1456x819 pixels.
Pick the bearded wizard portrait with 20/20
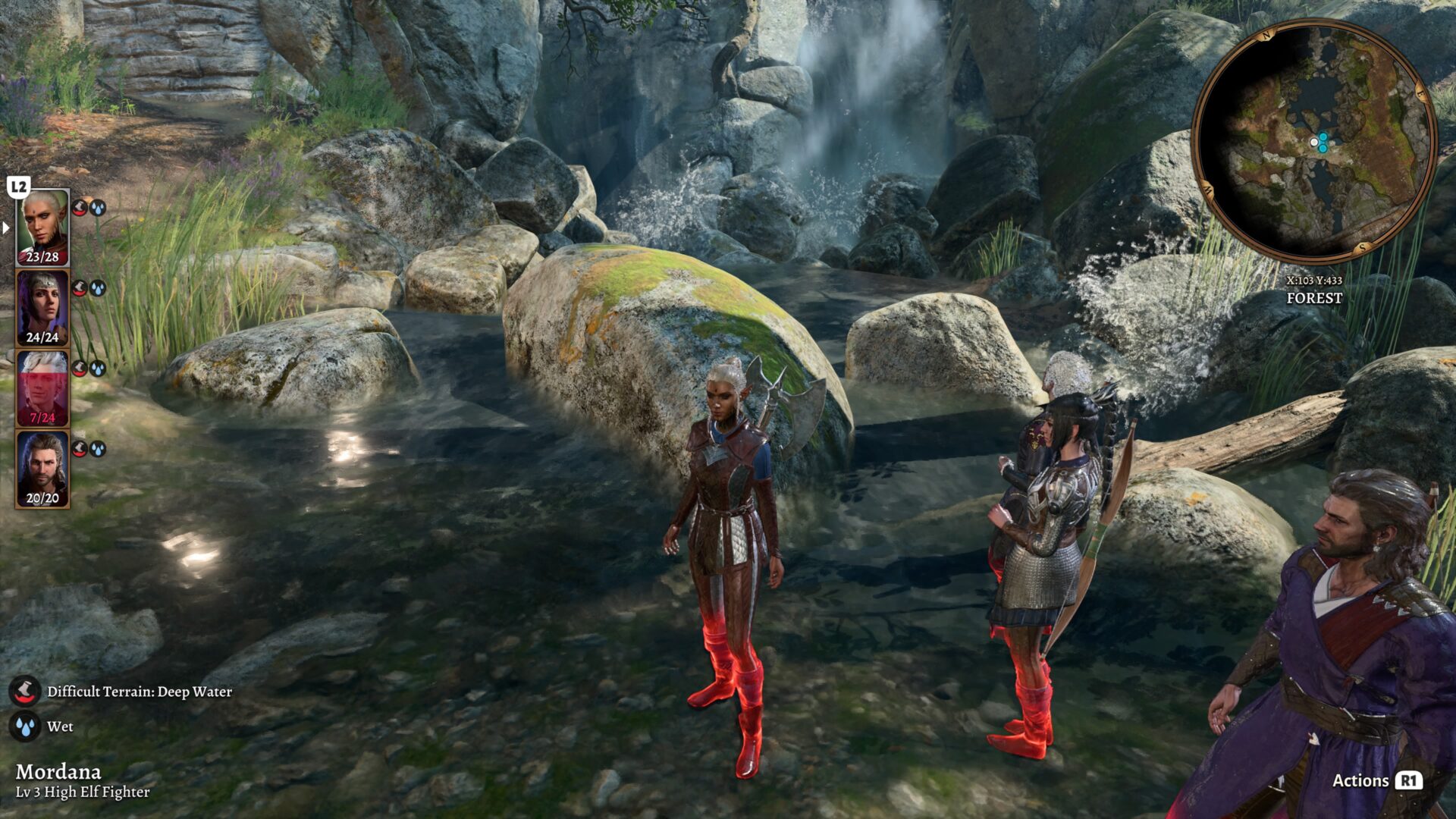(42, 469)
